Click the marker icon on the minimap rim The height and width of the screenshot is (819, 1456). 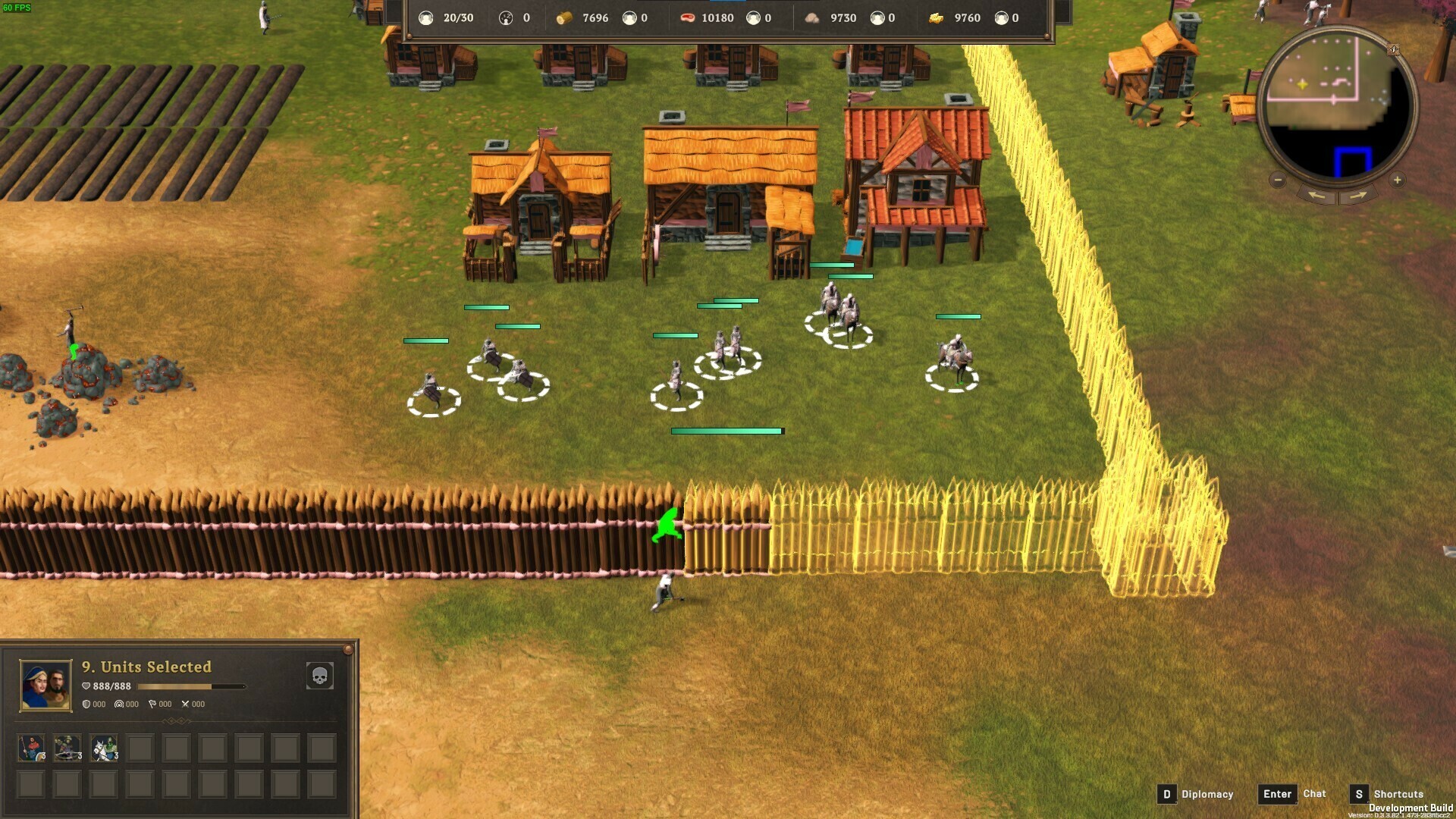click(x=1394, y=50)
